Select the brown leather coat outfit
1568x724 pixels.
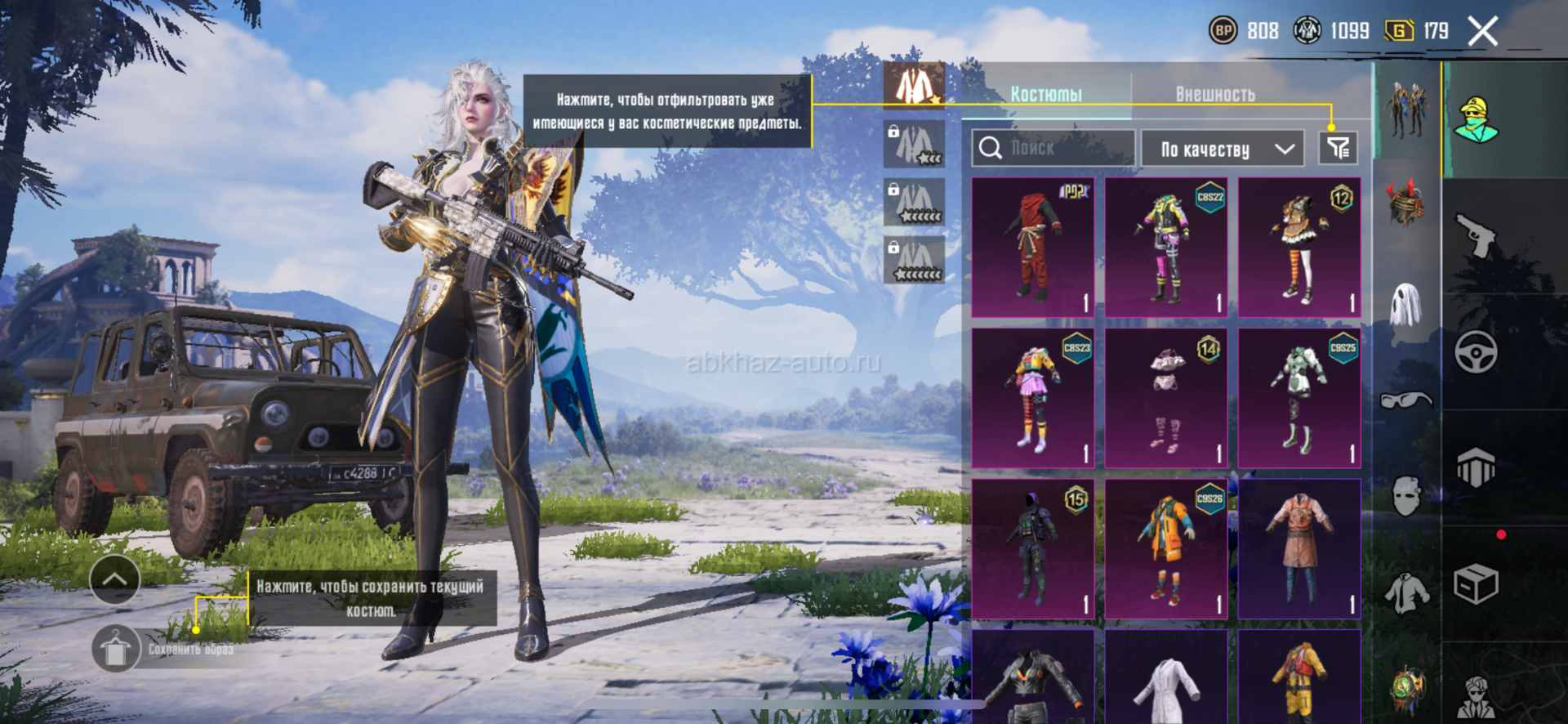pos(1299,549)
